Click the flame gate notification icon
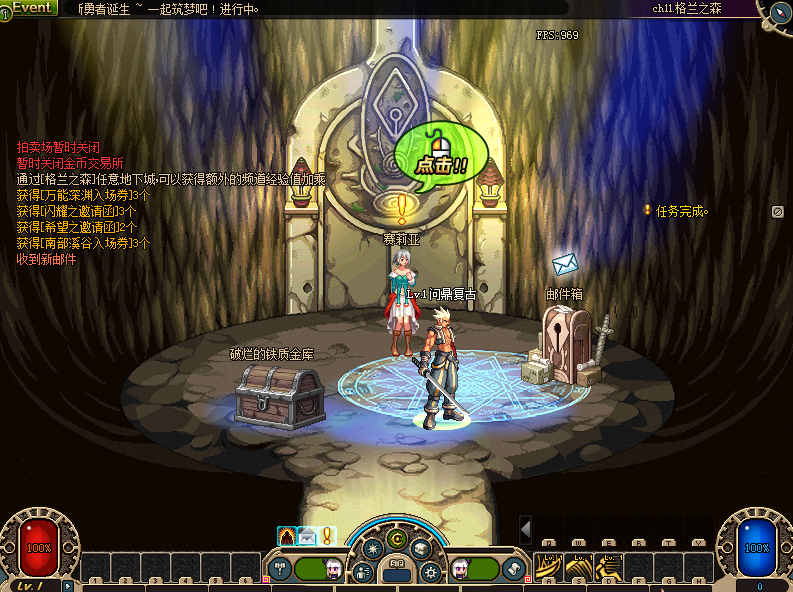Image resolution: width=793 pixels, height=592 pixels. (x=287, y=536)
